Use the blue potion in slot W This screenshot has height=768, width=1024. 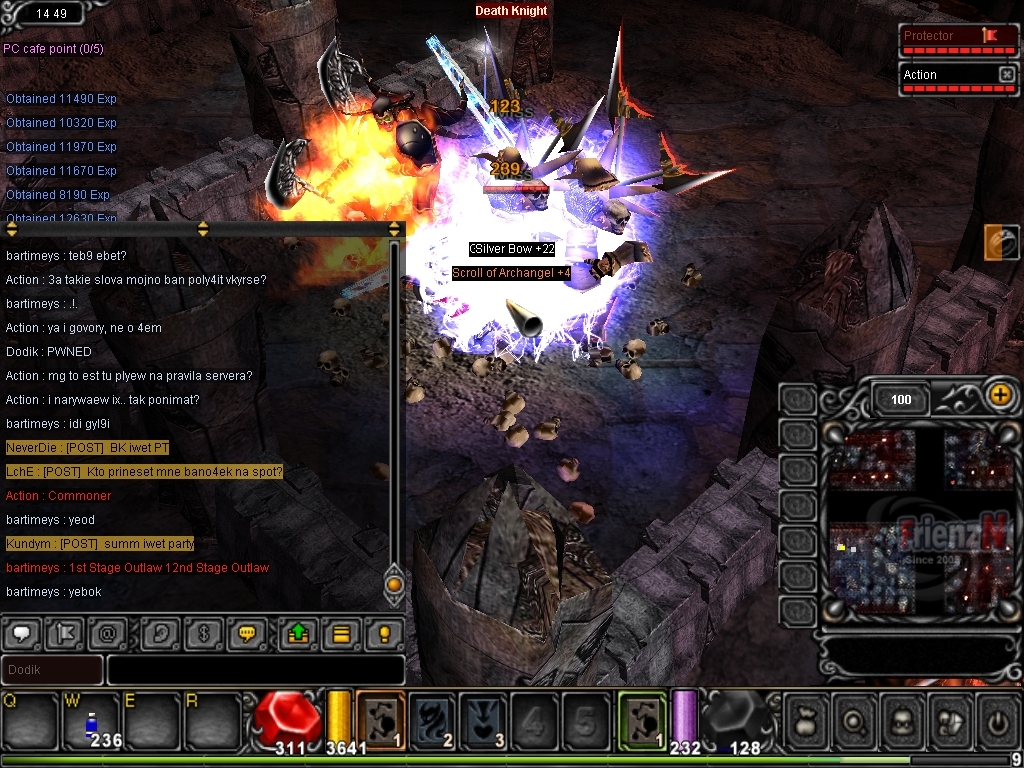pos(90,722)
